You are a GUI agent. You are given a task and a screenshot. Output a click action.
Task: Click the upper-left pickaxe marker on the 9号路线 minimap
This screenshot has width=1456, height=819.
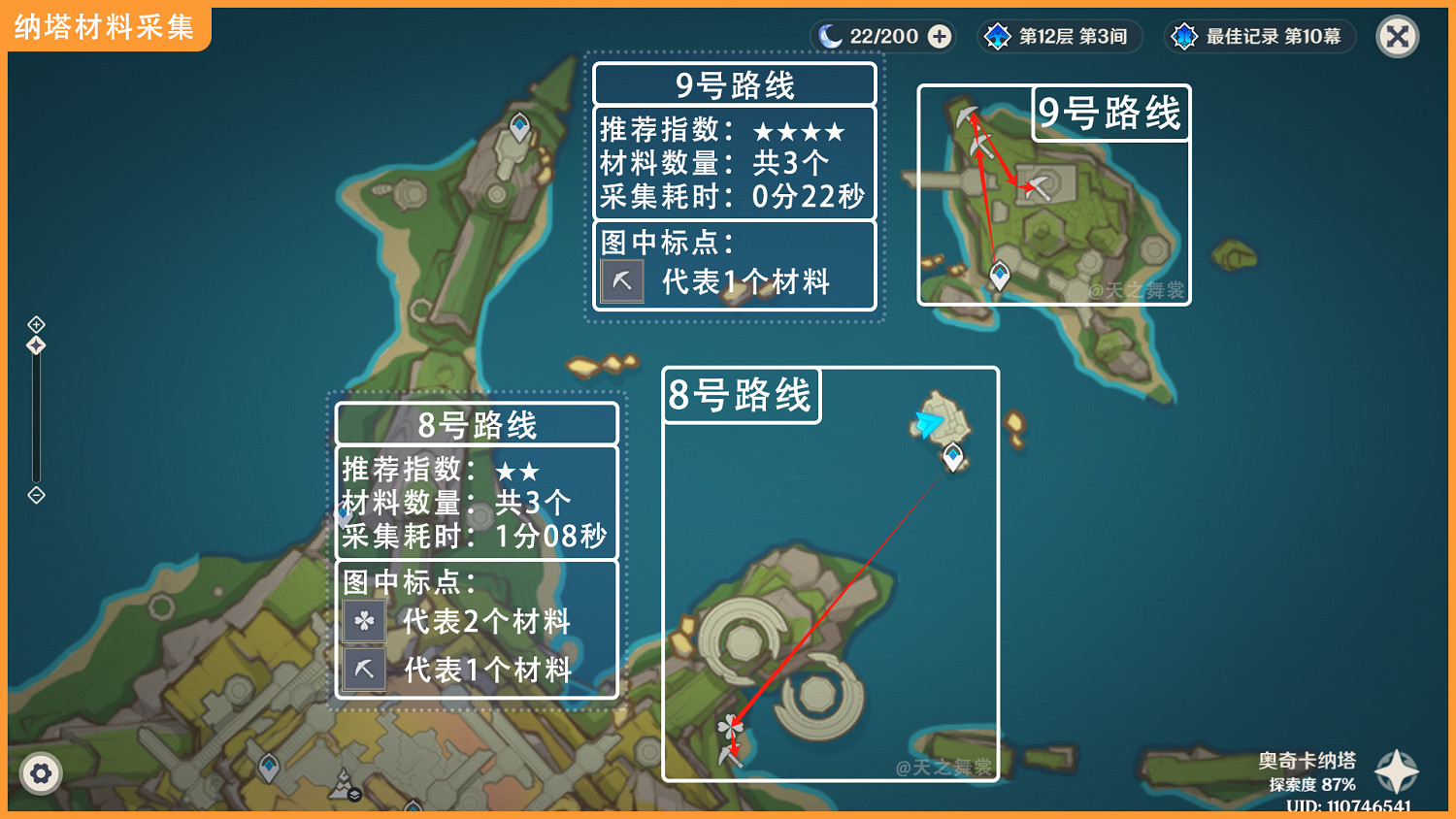966,115
